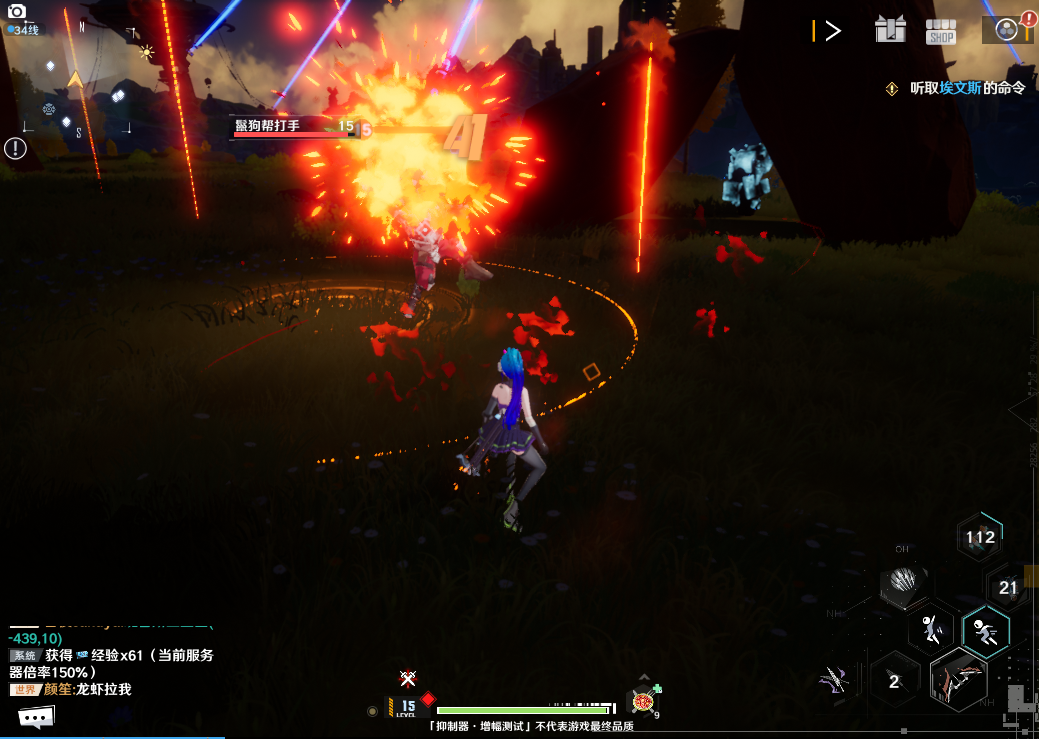The image size is (1039, 739).
Task: Select the weapon slot showing 21
Action: (1008, 588)
